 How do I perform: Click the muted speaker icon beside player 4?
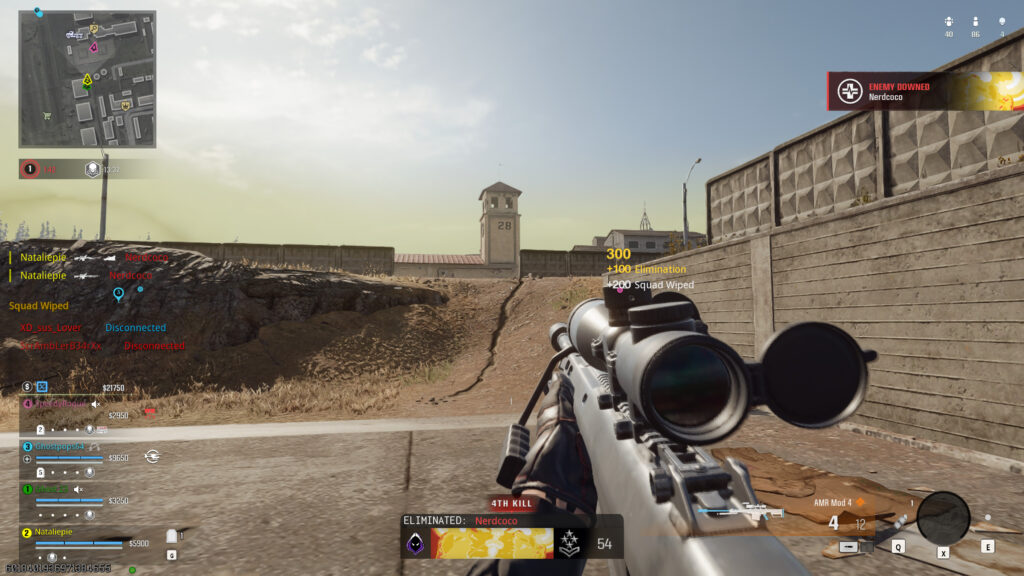(96, 404)
